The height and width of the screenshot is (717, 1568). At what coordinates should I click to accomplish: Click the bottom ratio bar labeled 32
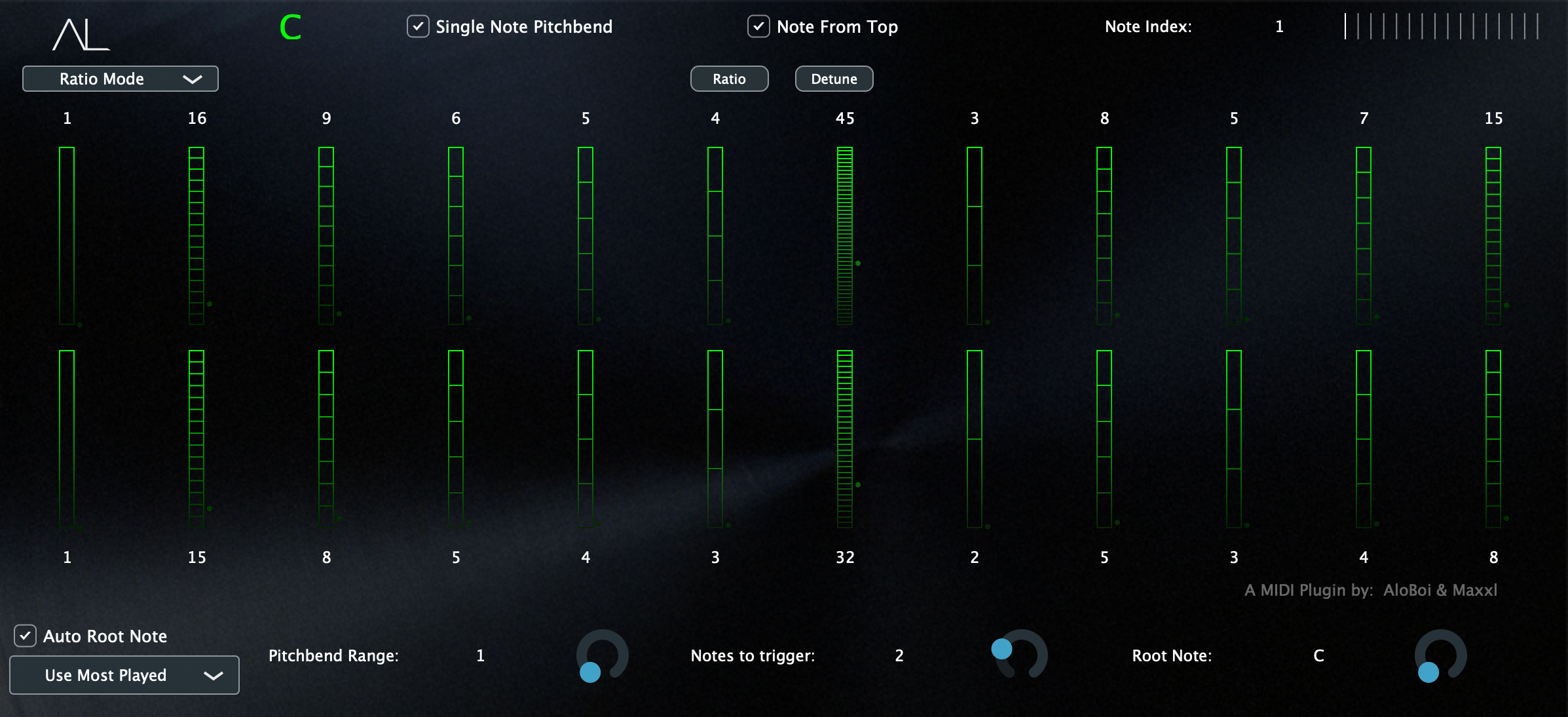click(x=844, y=439)
